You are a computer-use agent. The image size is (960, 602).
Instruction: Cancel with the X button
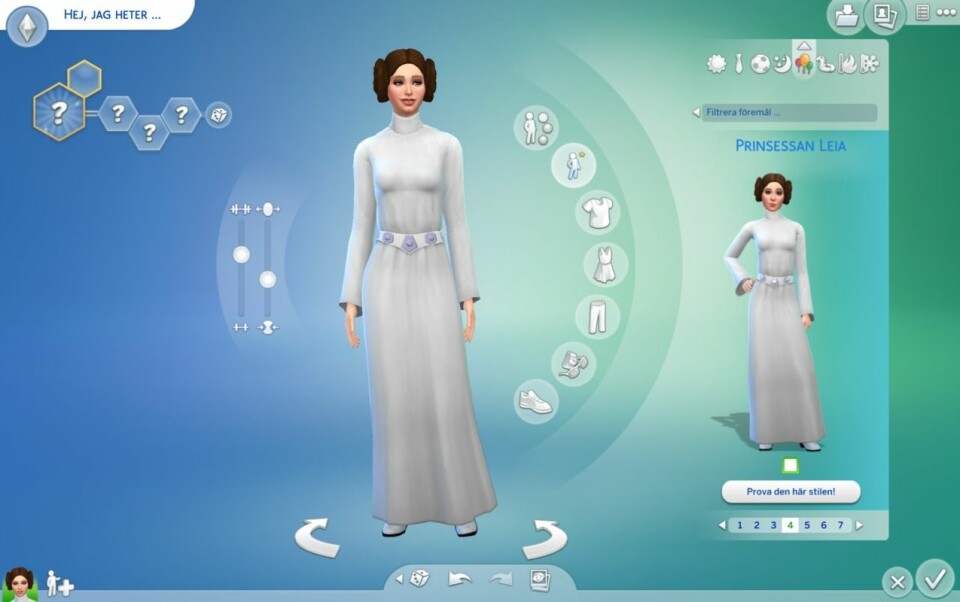point(897,581)
